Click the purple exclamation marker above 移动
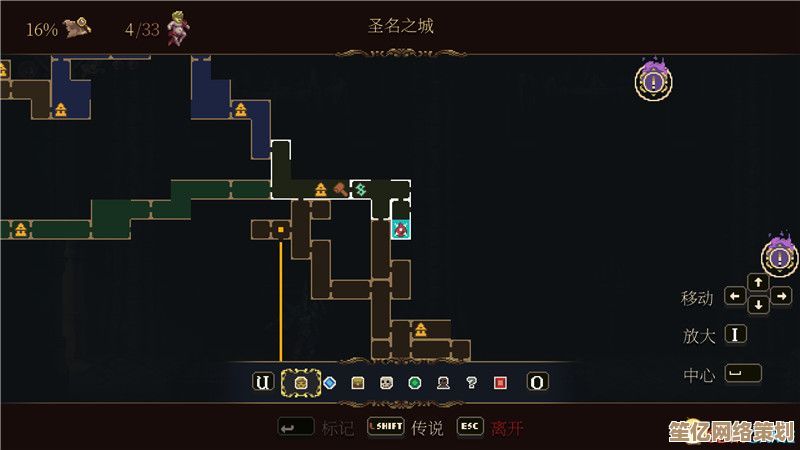The height and width of the screenshot is (450, 800). point(780,256)
